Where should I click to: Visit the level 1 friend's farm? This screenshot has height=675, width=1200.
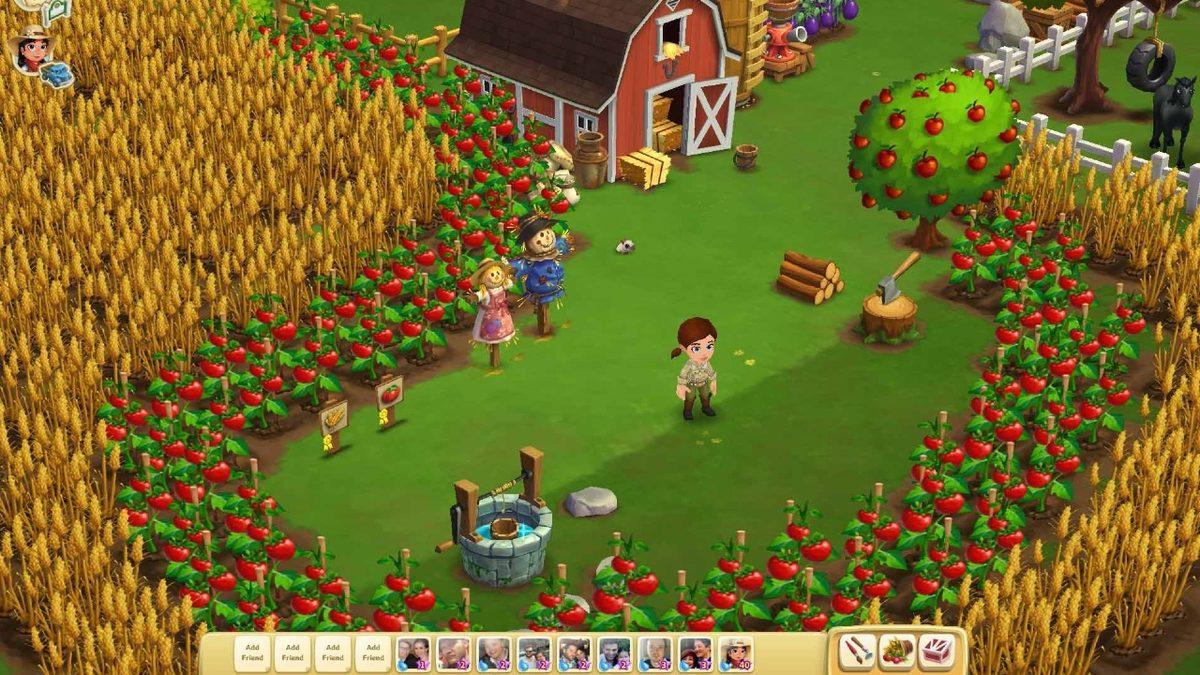pyautogui.click(x=413, y=653)
